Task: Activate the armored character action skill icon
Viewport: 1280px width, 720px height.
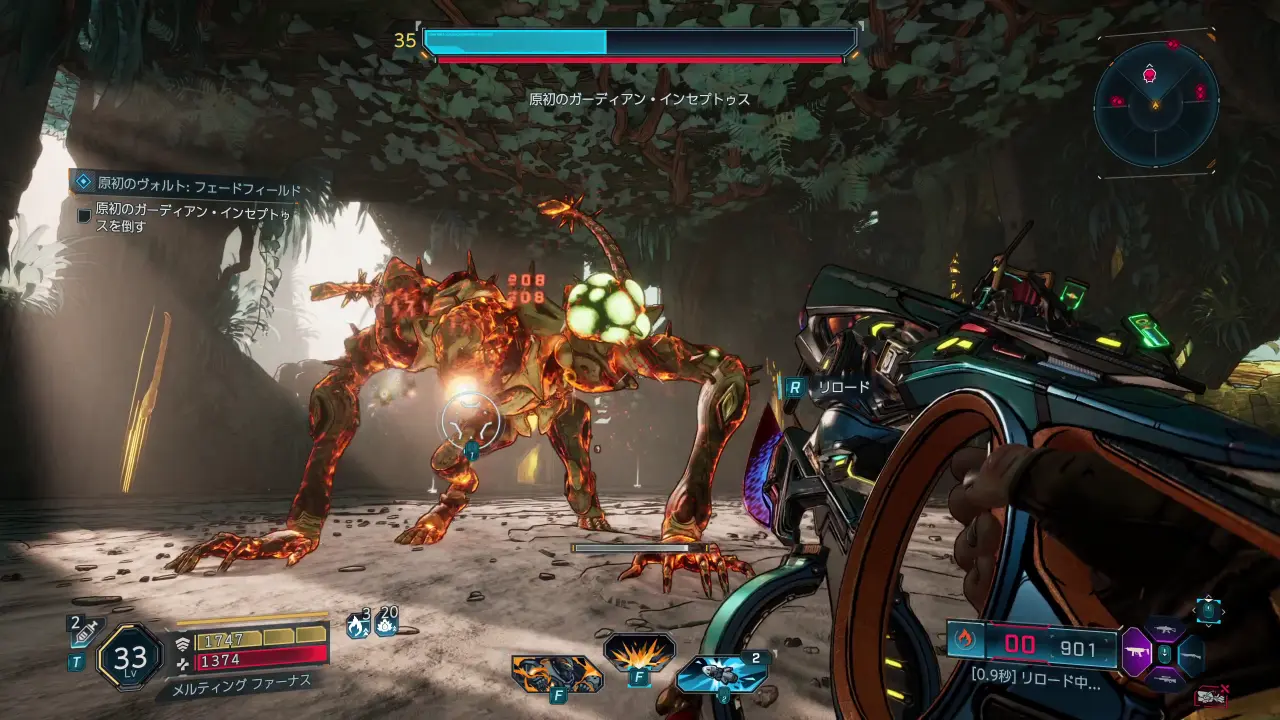Action: (x=557, y=674)
